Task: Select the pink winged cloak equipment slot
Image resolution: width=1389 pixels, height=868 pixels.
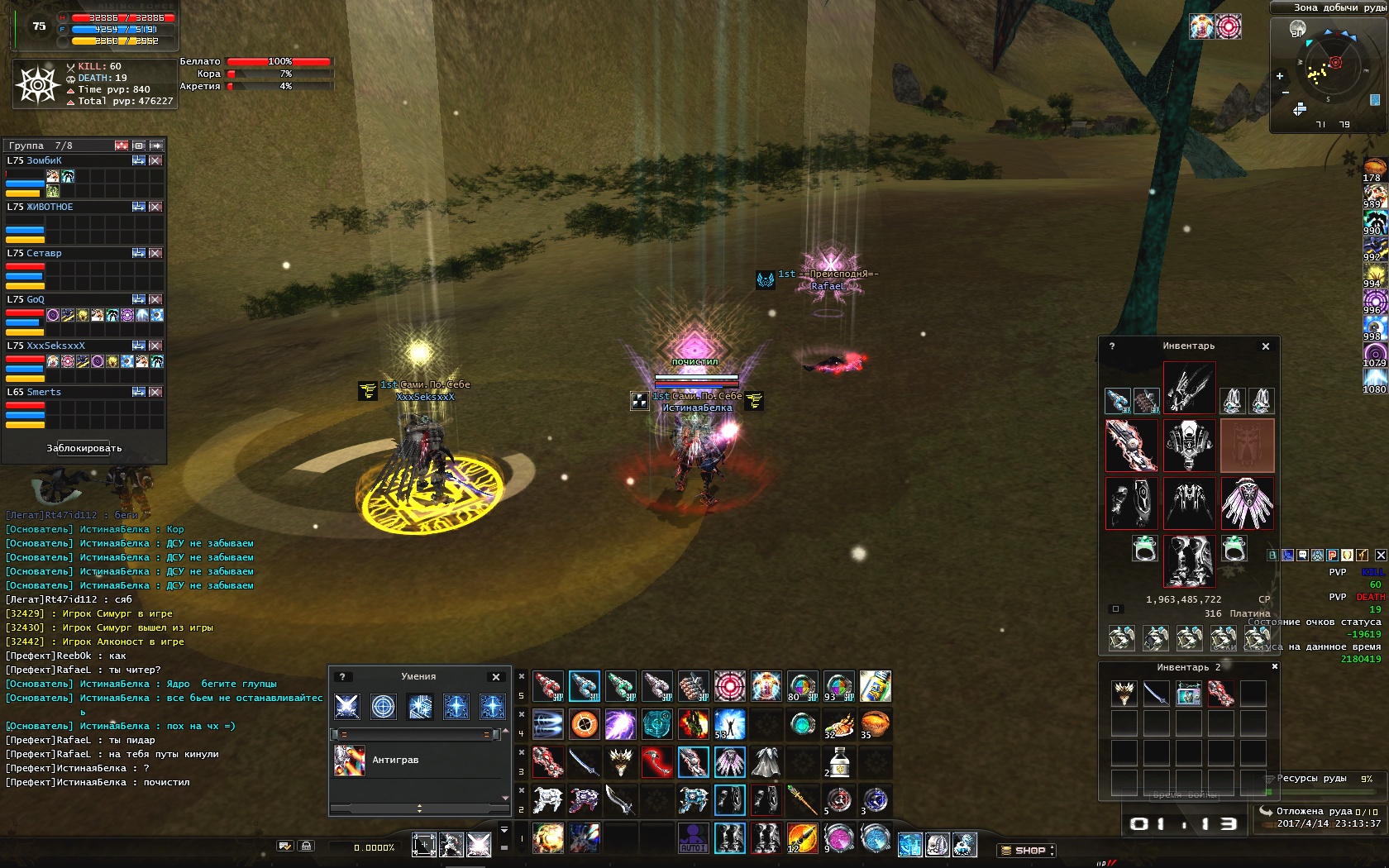Action: [x=1247, y=503]
